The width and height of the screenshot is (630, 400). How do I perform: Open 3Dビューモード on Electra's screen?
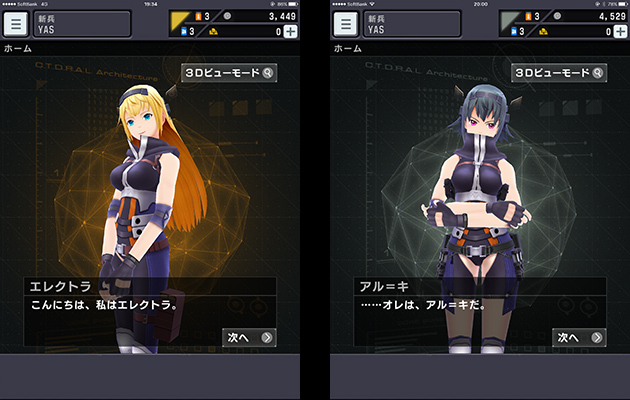tap(229, 73)
